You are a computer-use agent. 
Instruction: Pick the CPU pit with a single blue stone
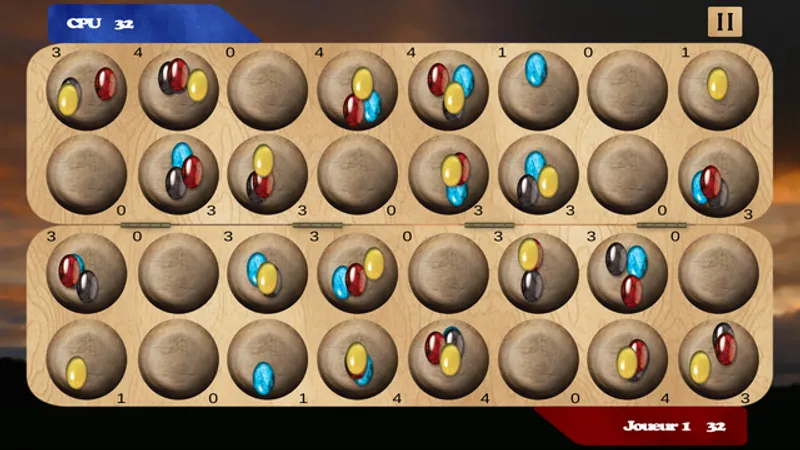(538, 88)
